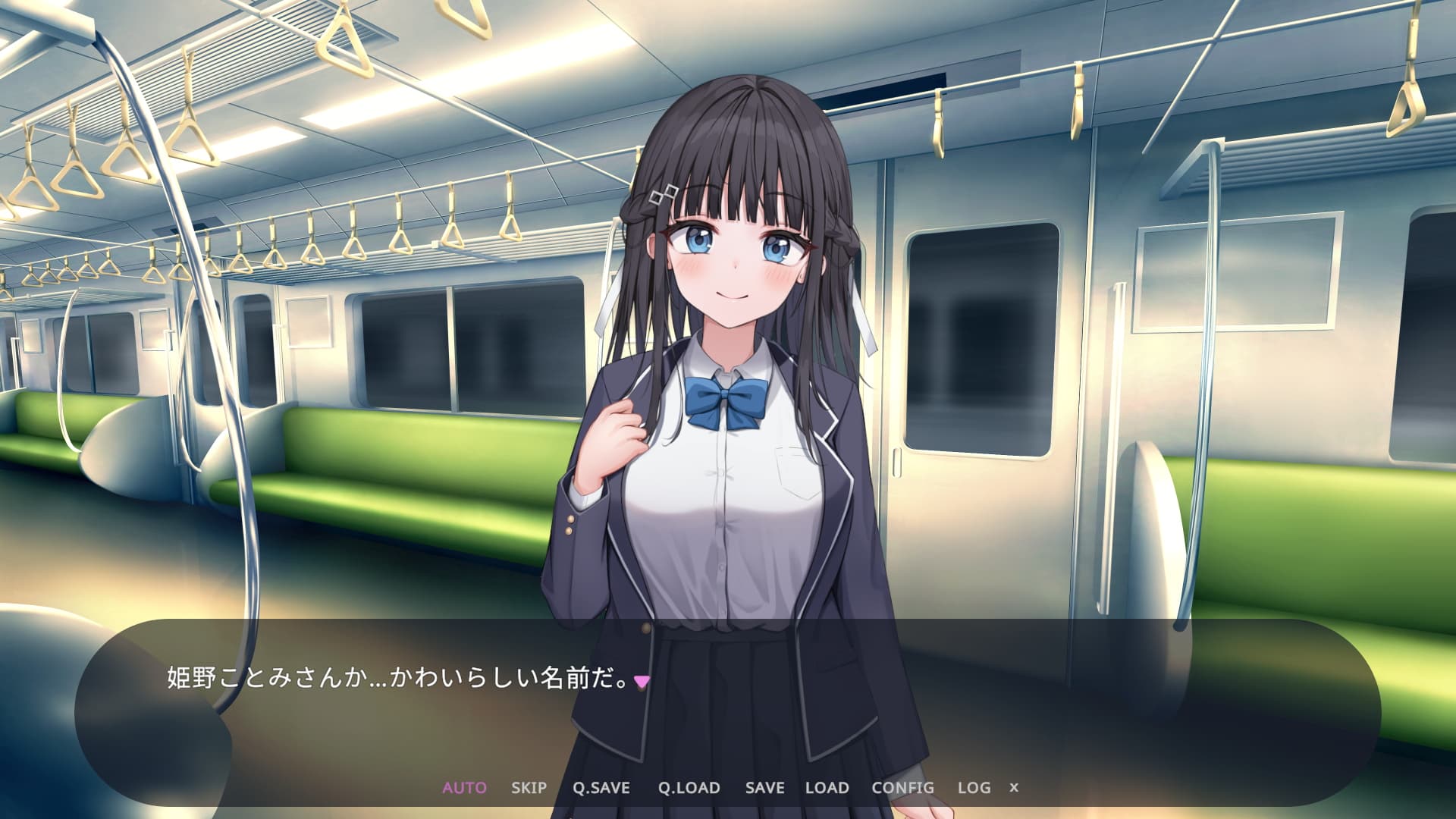Click SAVE to record current progress

click(x=764, y=788)
